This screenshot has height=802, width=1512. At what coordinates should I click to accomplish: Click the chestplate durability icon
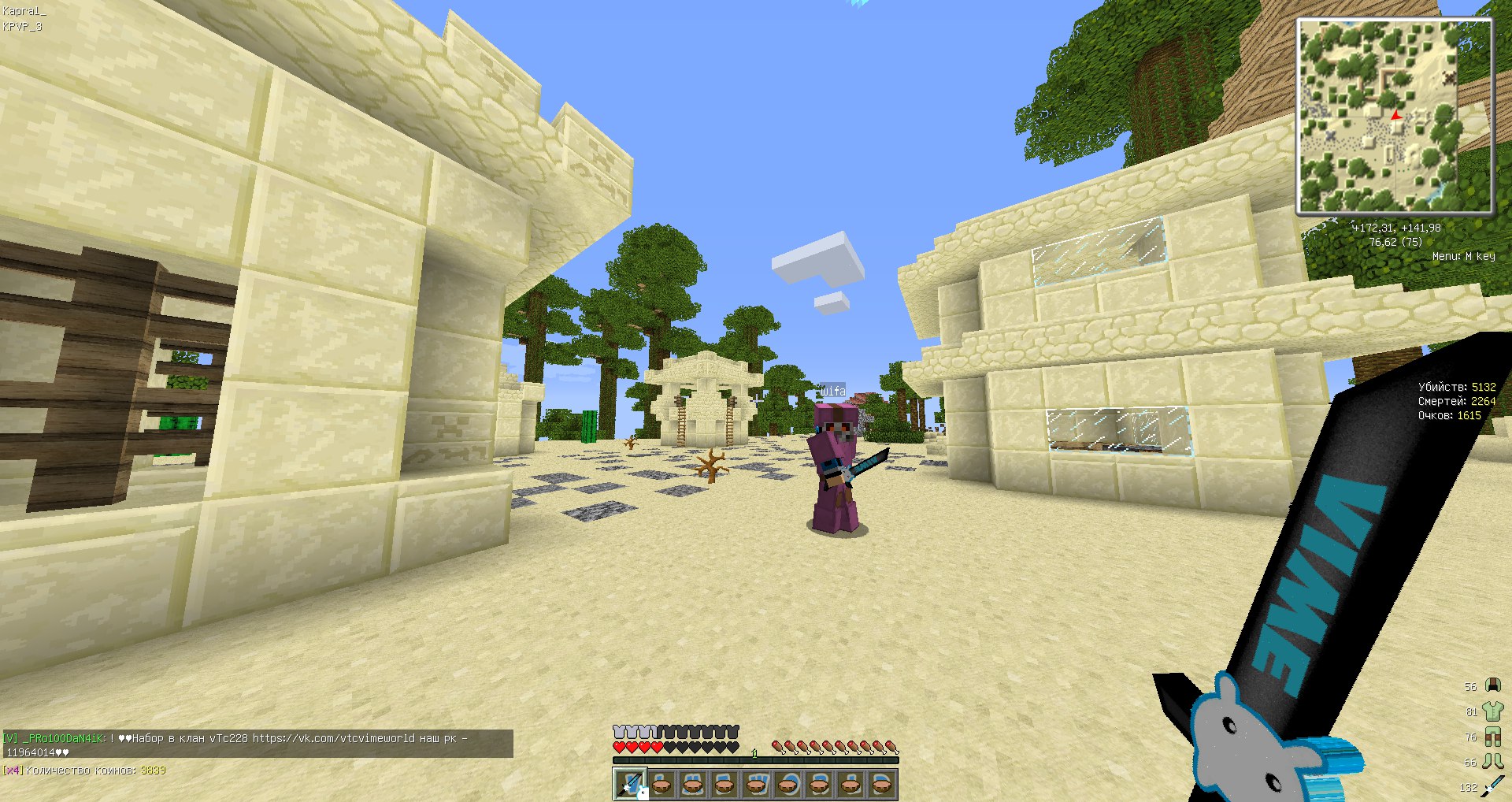point(1492,711)
